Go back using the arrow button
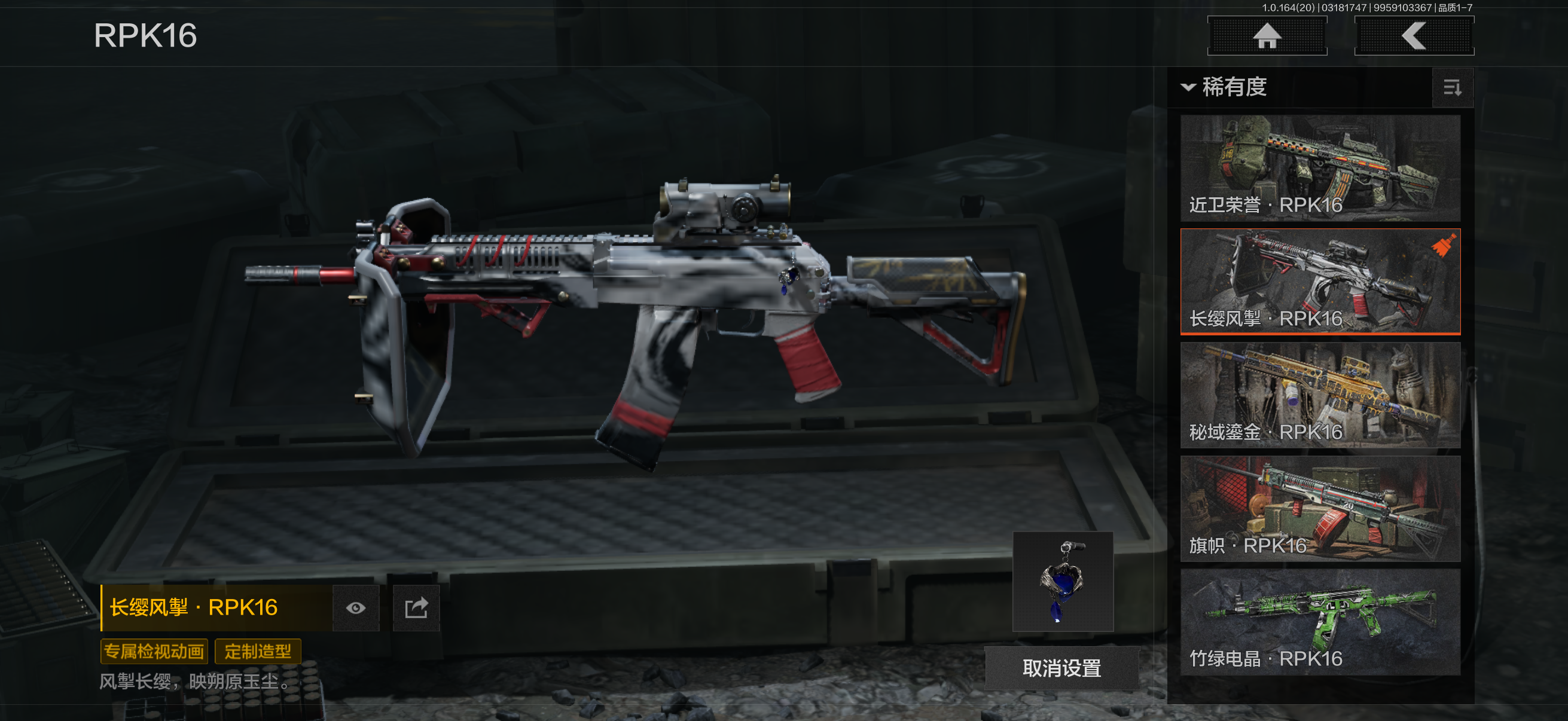 pos(1413,36)
